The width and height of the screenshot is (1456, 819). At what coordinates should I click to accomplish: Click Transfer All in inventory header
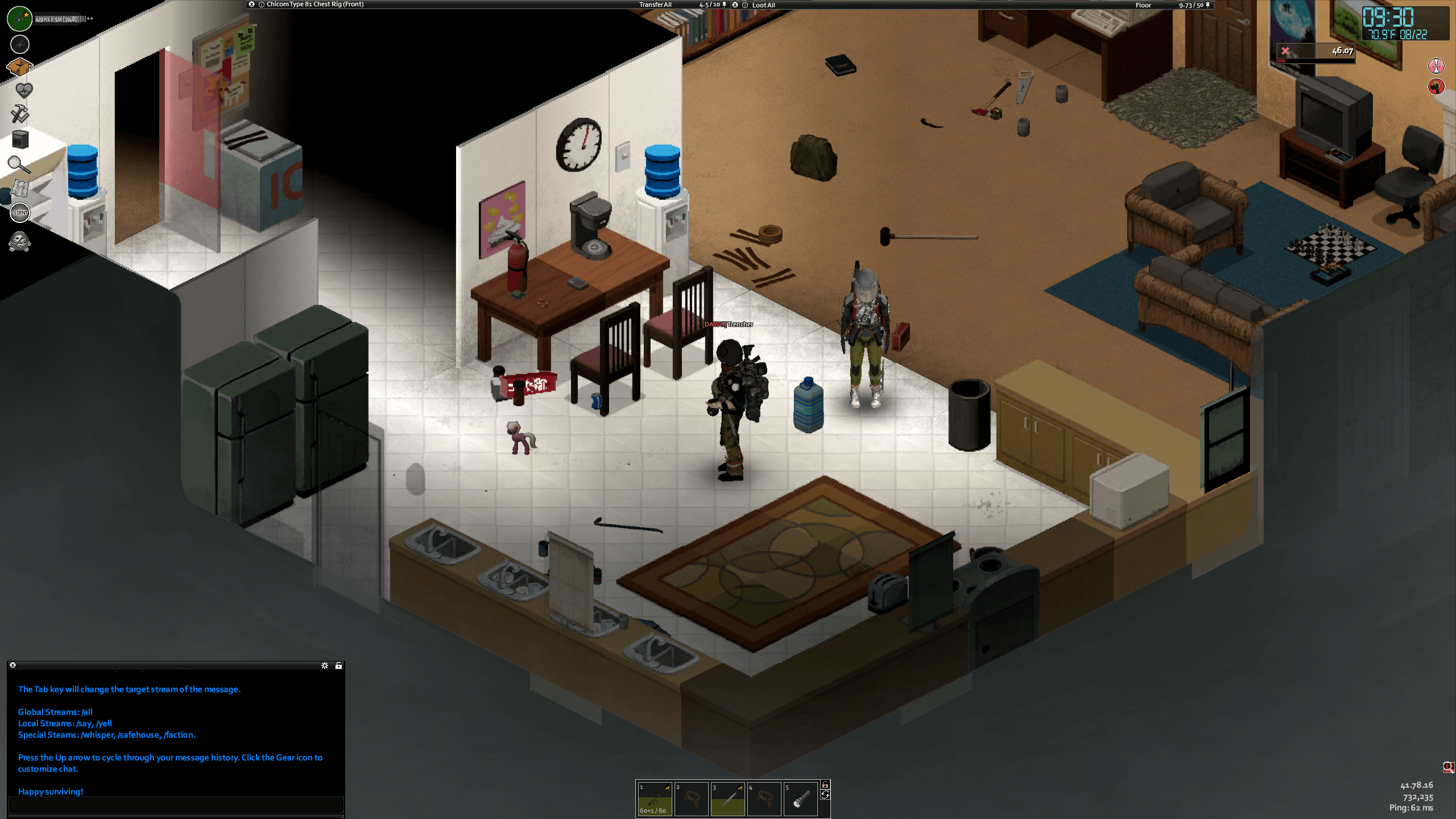tap(655, 5)
